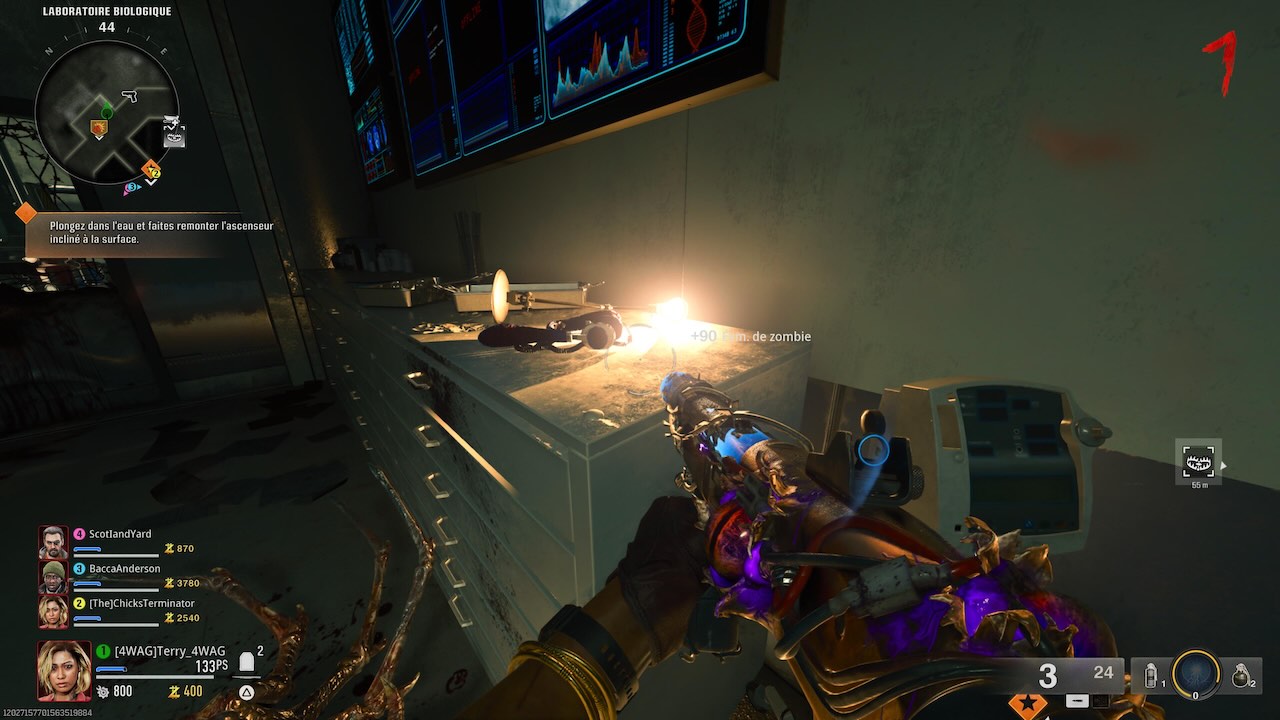Select BaccaAnderson's player portrait
1280x720 pixels.
pos(53,577)
